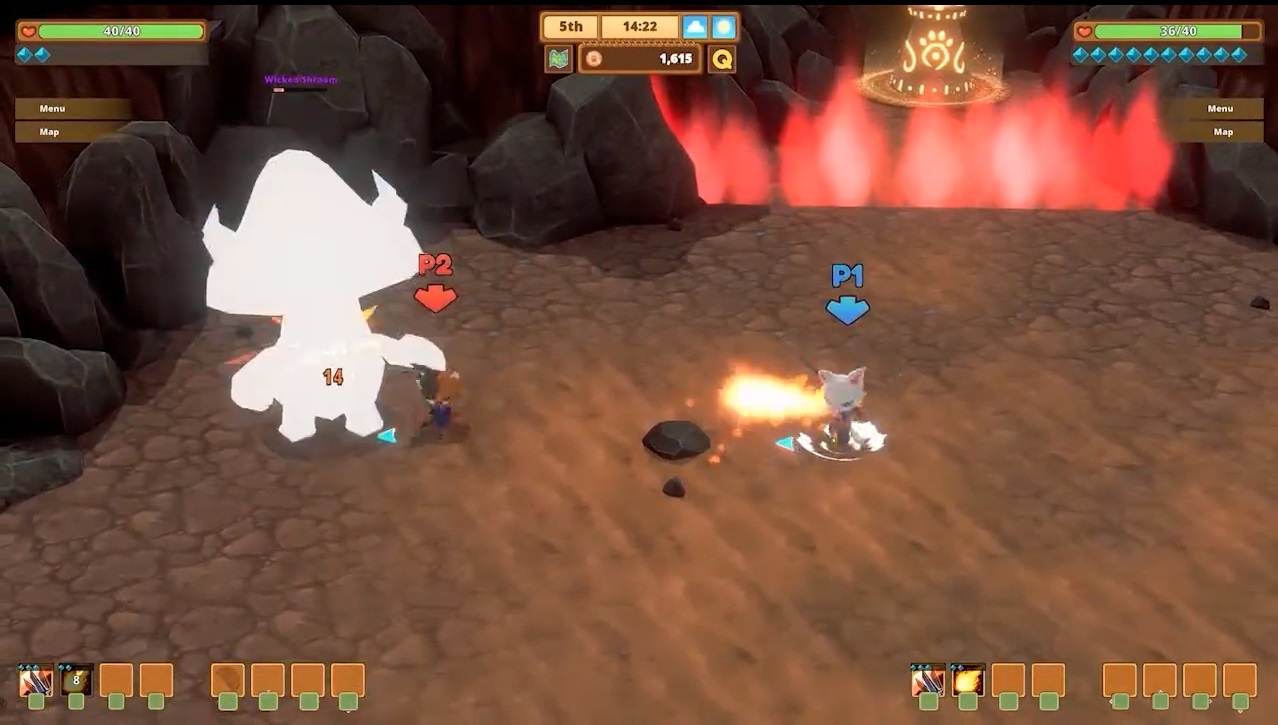The image size is (1278, 725).
Task: Use the hotbar item showing the number 8
Action: pyautogui.click(x=76, y=681)
